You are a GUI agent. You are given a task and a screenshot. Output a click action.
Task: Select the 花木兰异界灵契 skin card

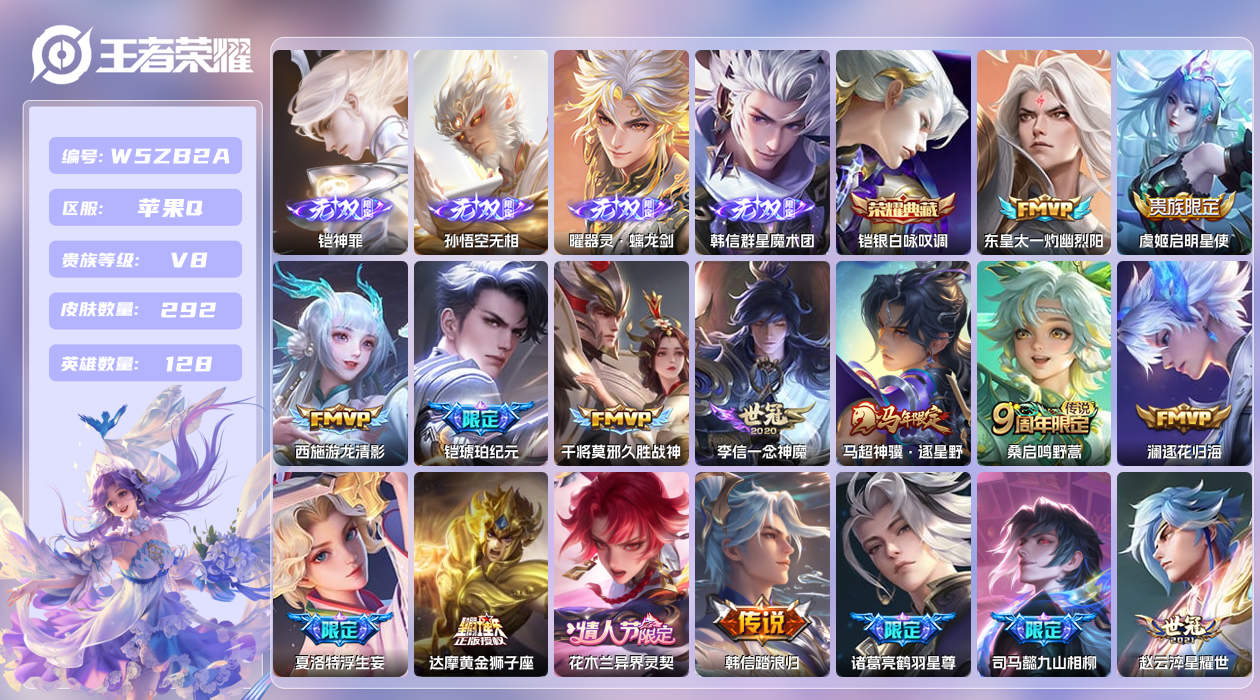point(621,574)
